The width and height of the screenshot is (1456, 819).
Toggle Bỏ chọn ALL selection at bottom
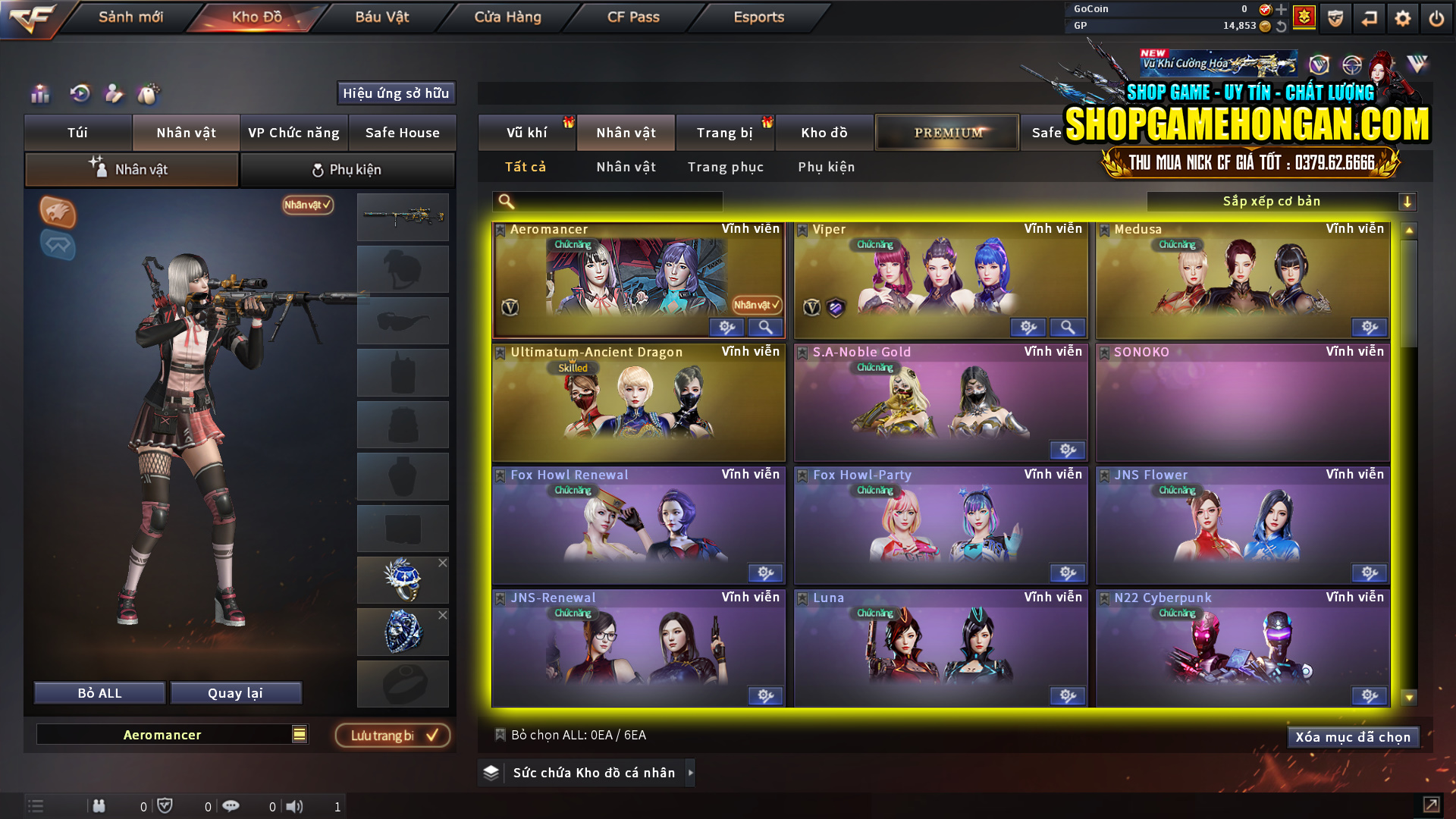[x=500, y=735]
